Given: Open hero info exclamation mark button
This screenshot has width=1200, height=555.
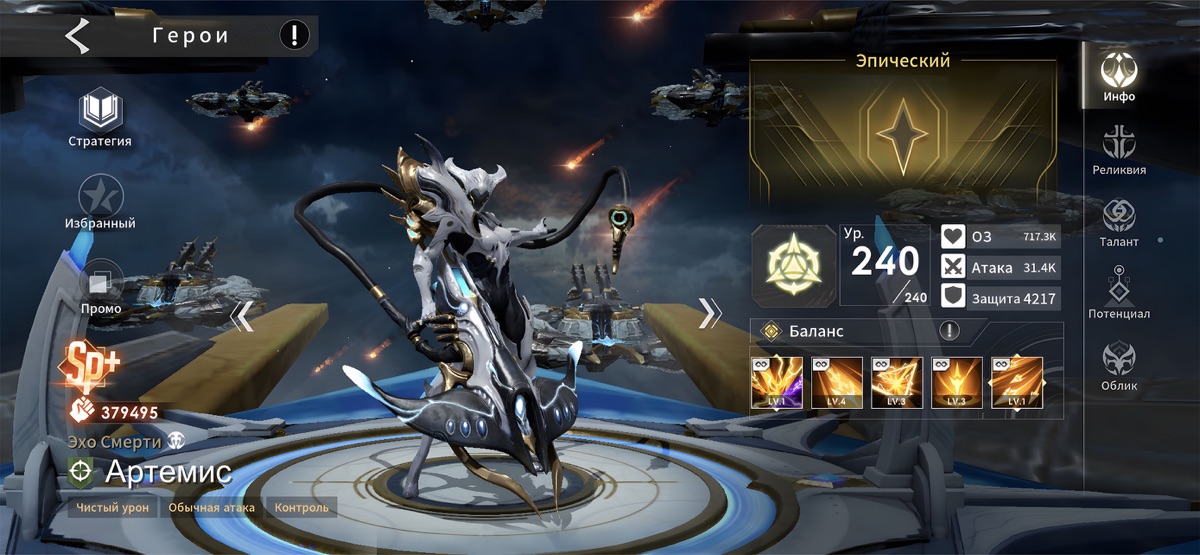Looking at the screenshot, I should pos(294,37).
